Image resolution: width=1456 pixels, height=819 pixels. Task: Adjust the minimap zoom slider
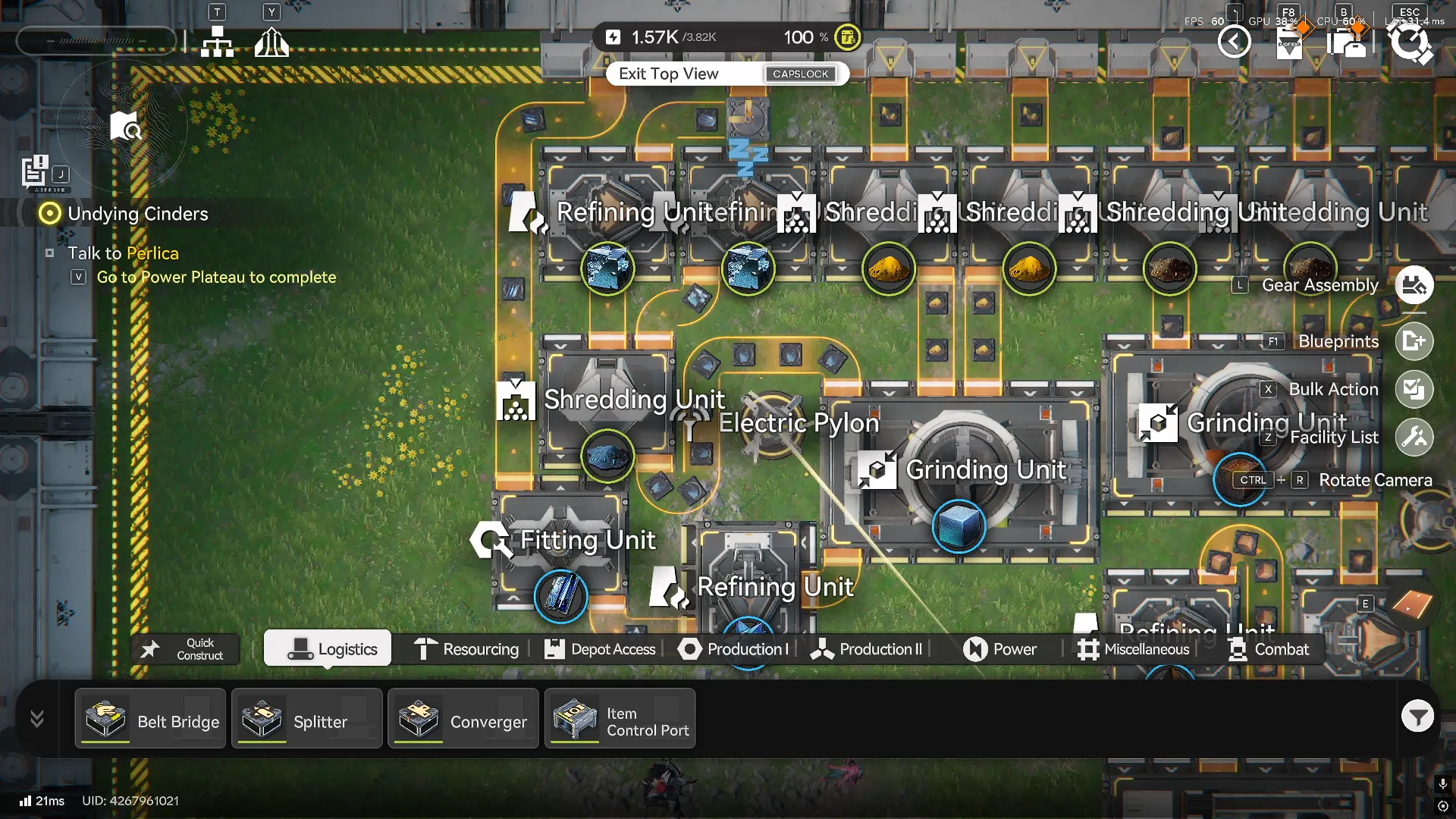click(x=96, y=41)
